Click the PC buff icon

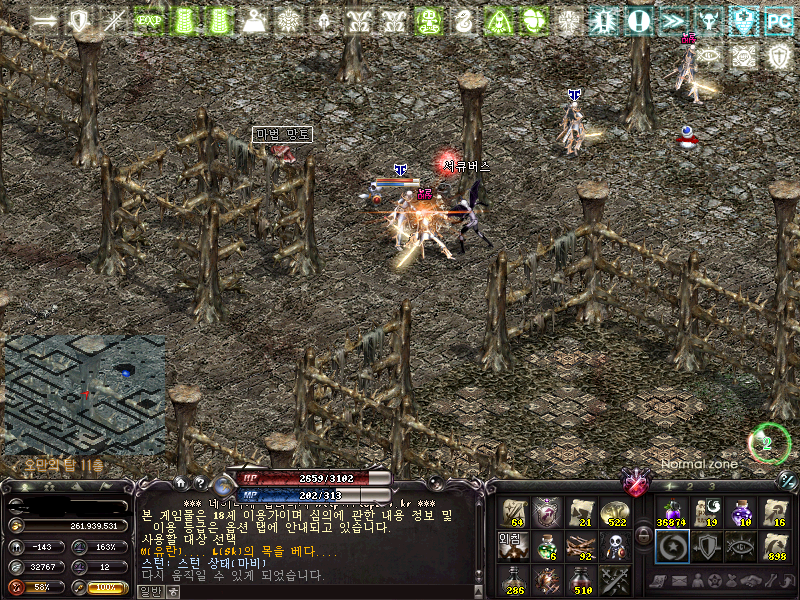(777, 20)
